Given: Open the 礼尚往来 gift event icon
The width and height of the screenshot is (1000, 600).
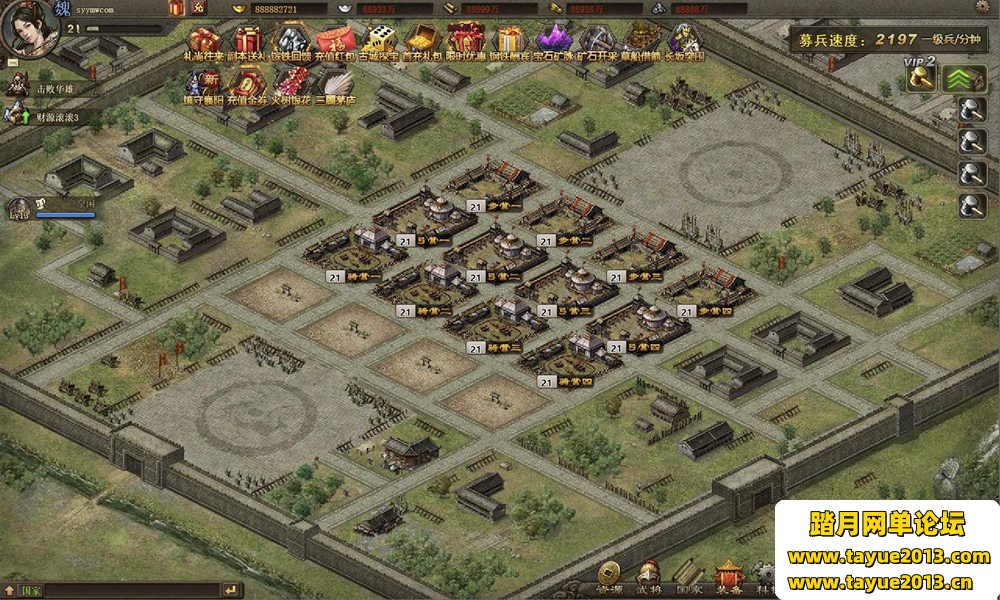Looking at the screenshot, I should [205, 40].
